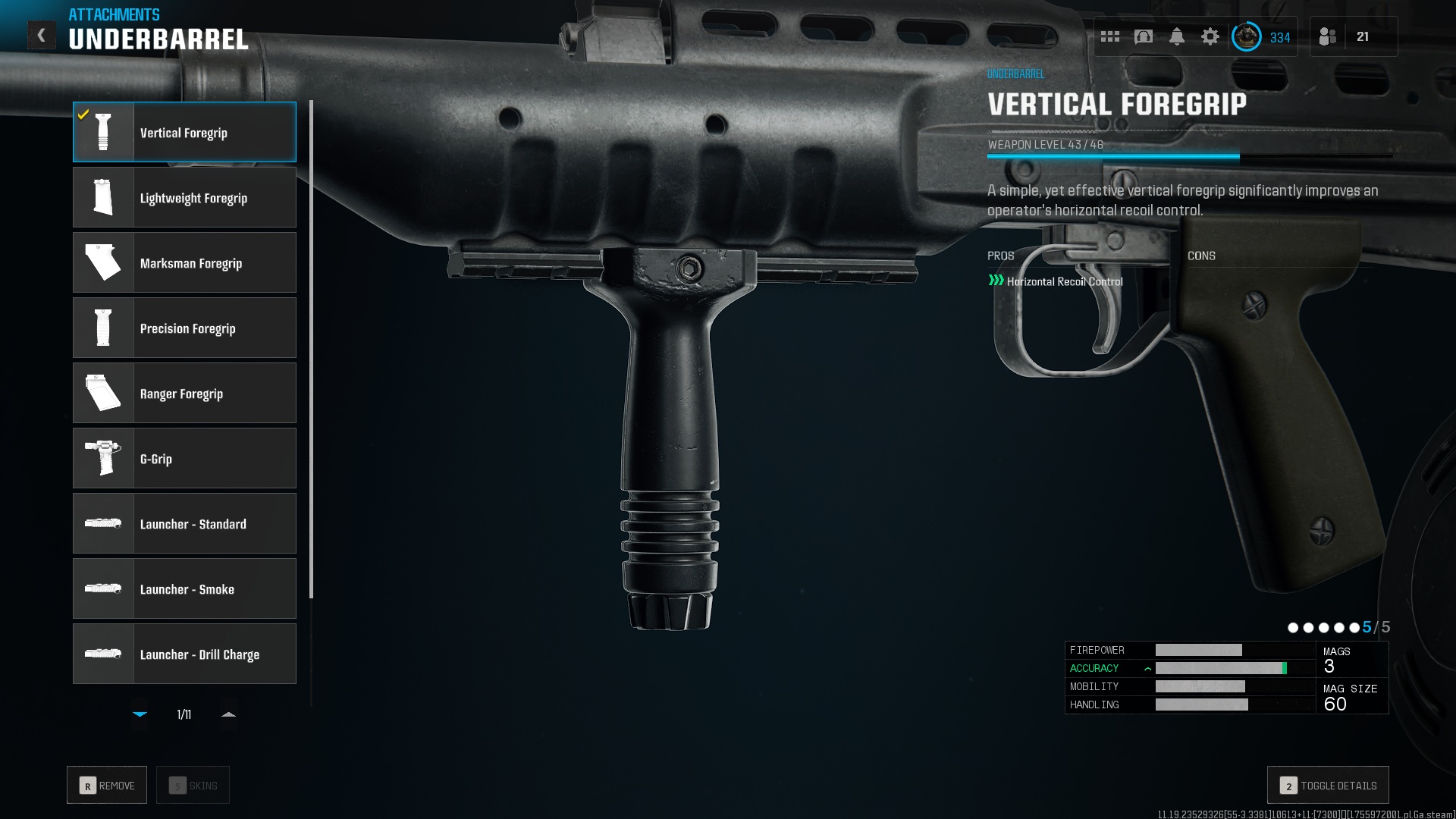This screenshot has width=1456, height=819.
Task: Pick the Precision Foregrip from the list
Action: point(184,328)
